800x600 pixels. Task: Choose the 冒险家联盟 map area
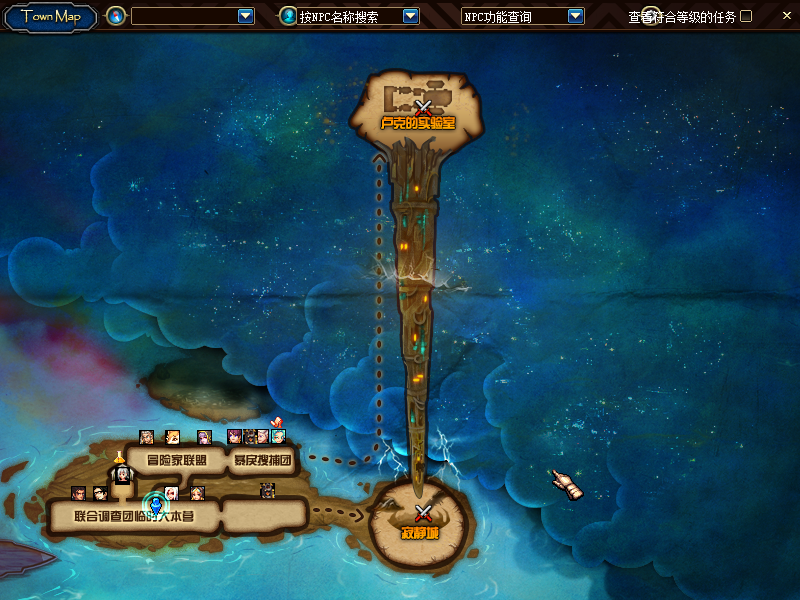(176, 461)
